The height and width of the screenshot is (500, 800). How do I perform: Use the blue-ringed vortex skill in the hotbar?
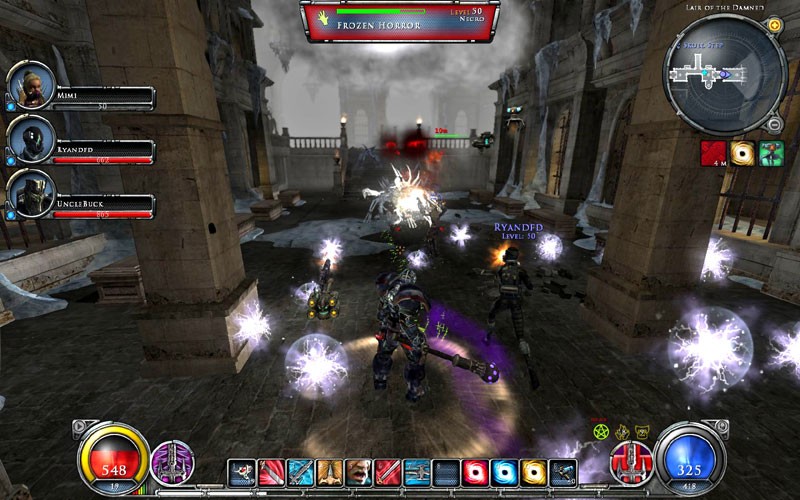(505, 472)
